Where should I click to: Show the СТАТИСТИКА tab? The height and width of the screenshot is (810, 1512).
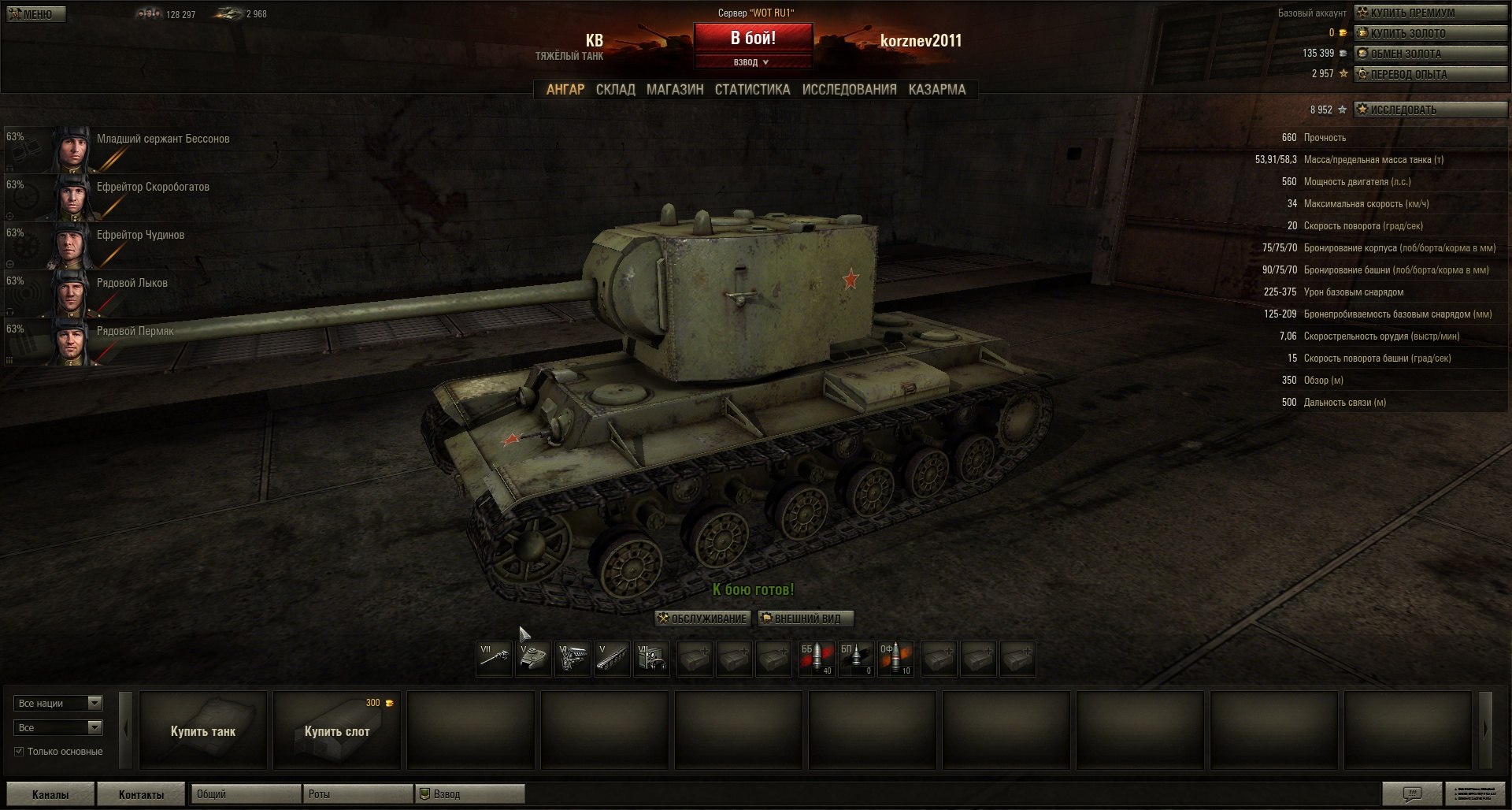pos(752,90)
